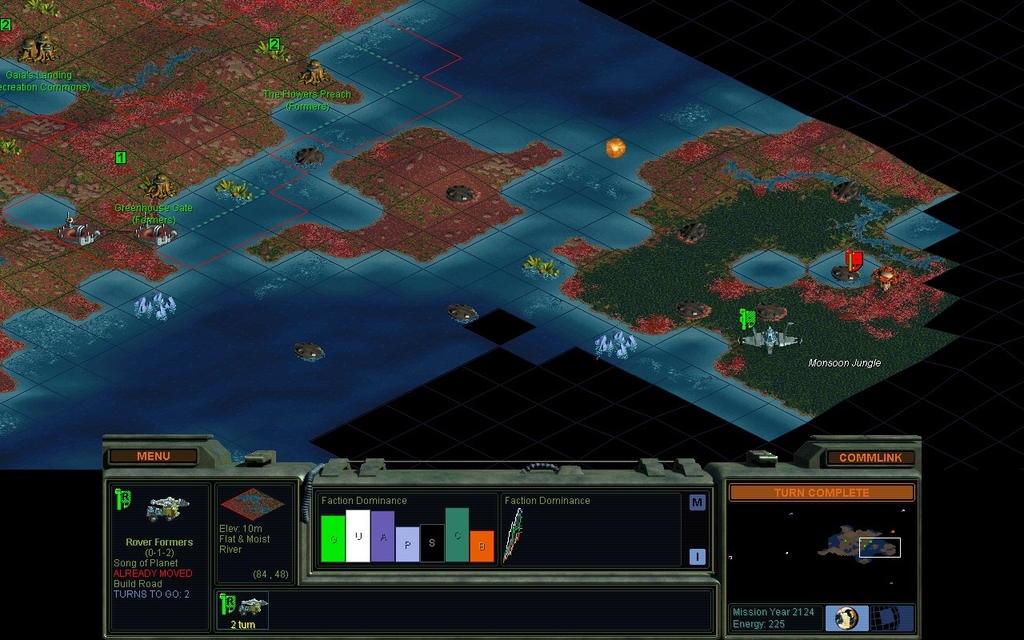Select the white U faction dominance bar
Screen dimensions: 1024x640
(x=358, y=536)
